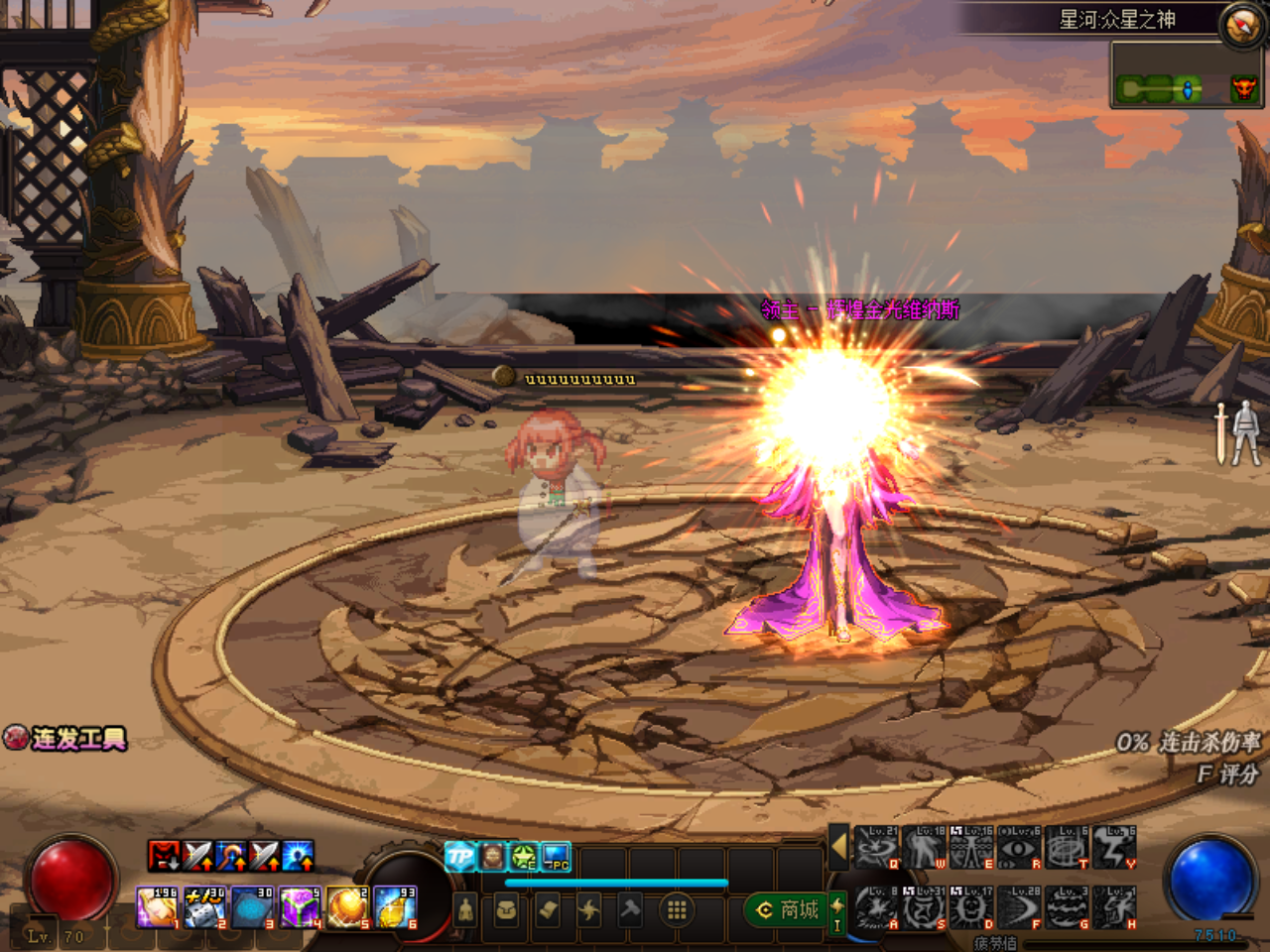1270x952 pixels.
Task: Activate the eye skill bound to R
Action: tap(1019, 847)
